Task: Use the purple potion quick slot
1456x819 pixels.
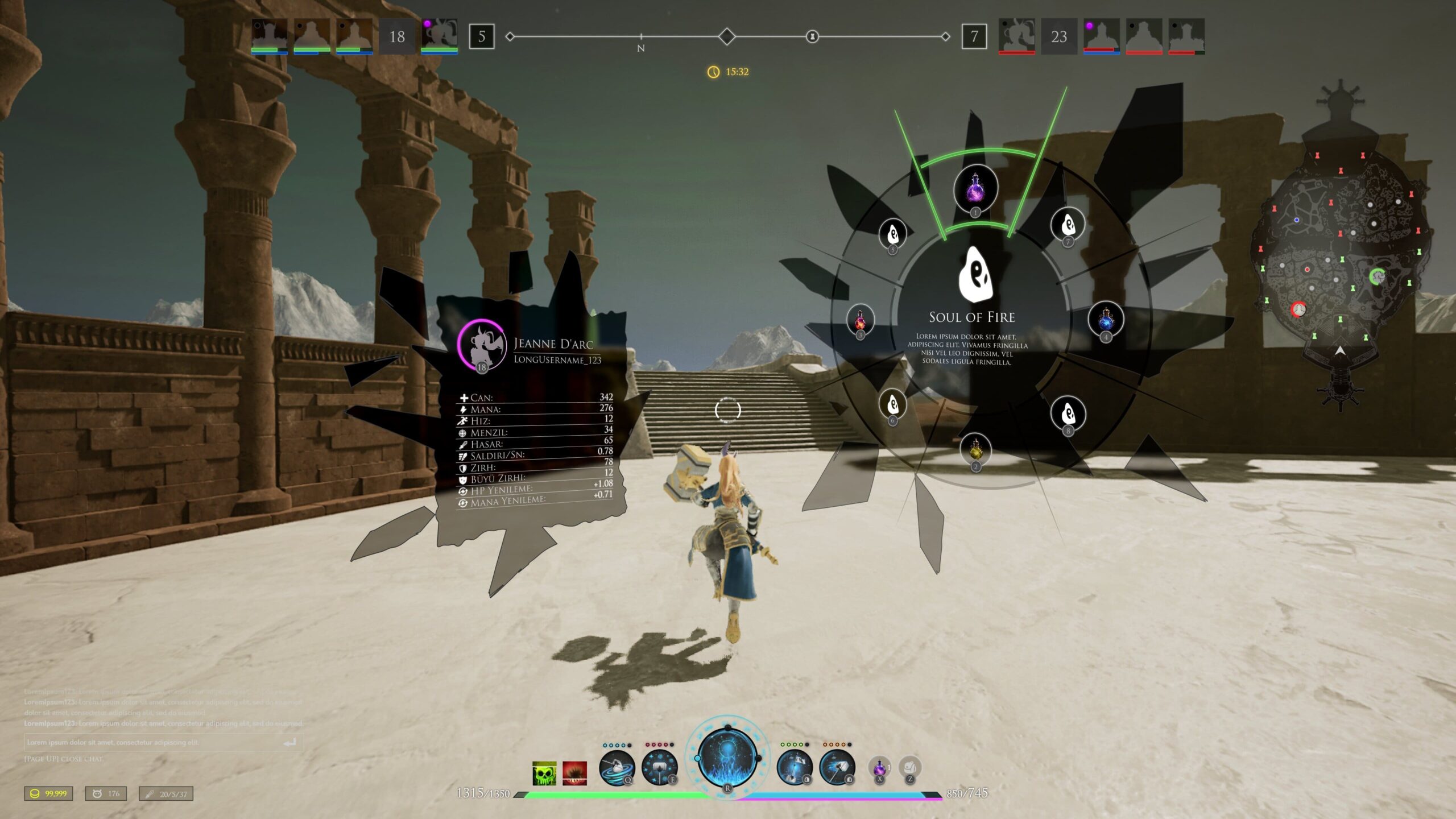Action: click(879, 768)
